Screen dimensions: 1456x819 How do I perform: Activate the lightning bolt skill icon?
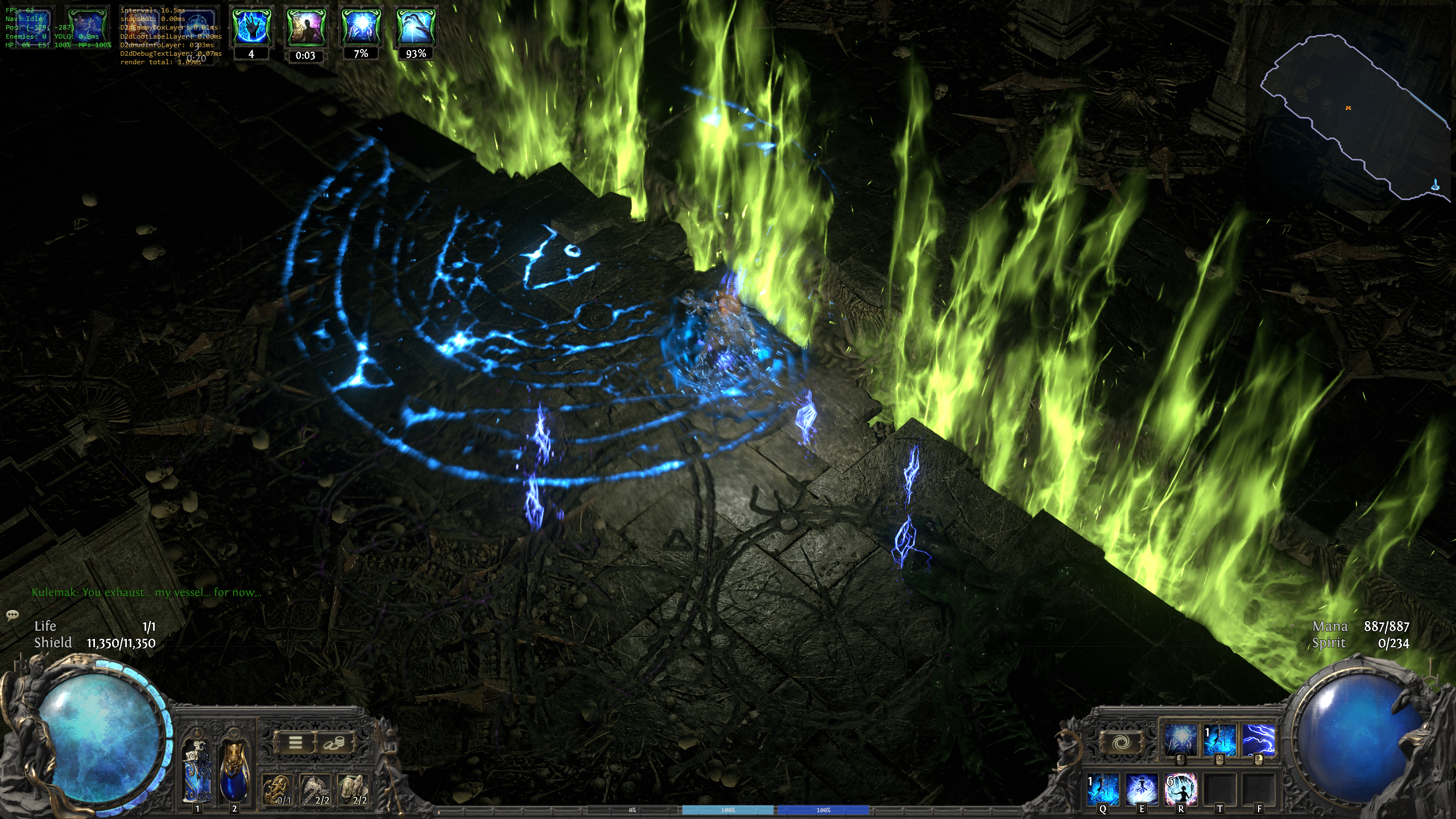pos(1258,740)
